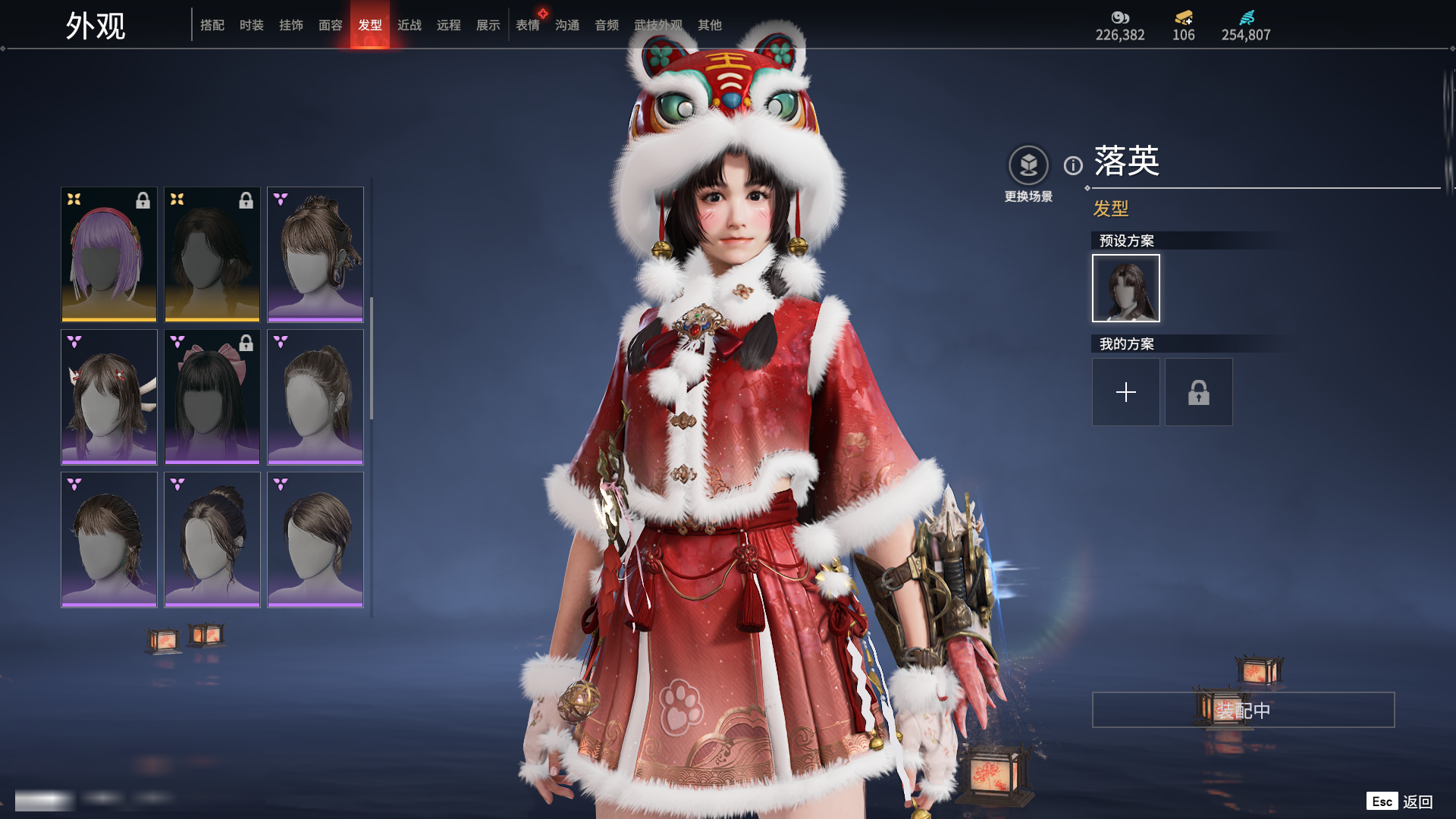Select the preset hairstyle scheme thumbnail
The width and height of the screenshot is (1456, 819).
[1126, 288]
